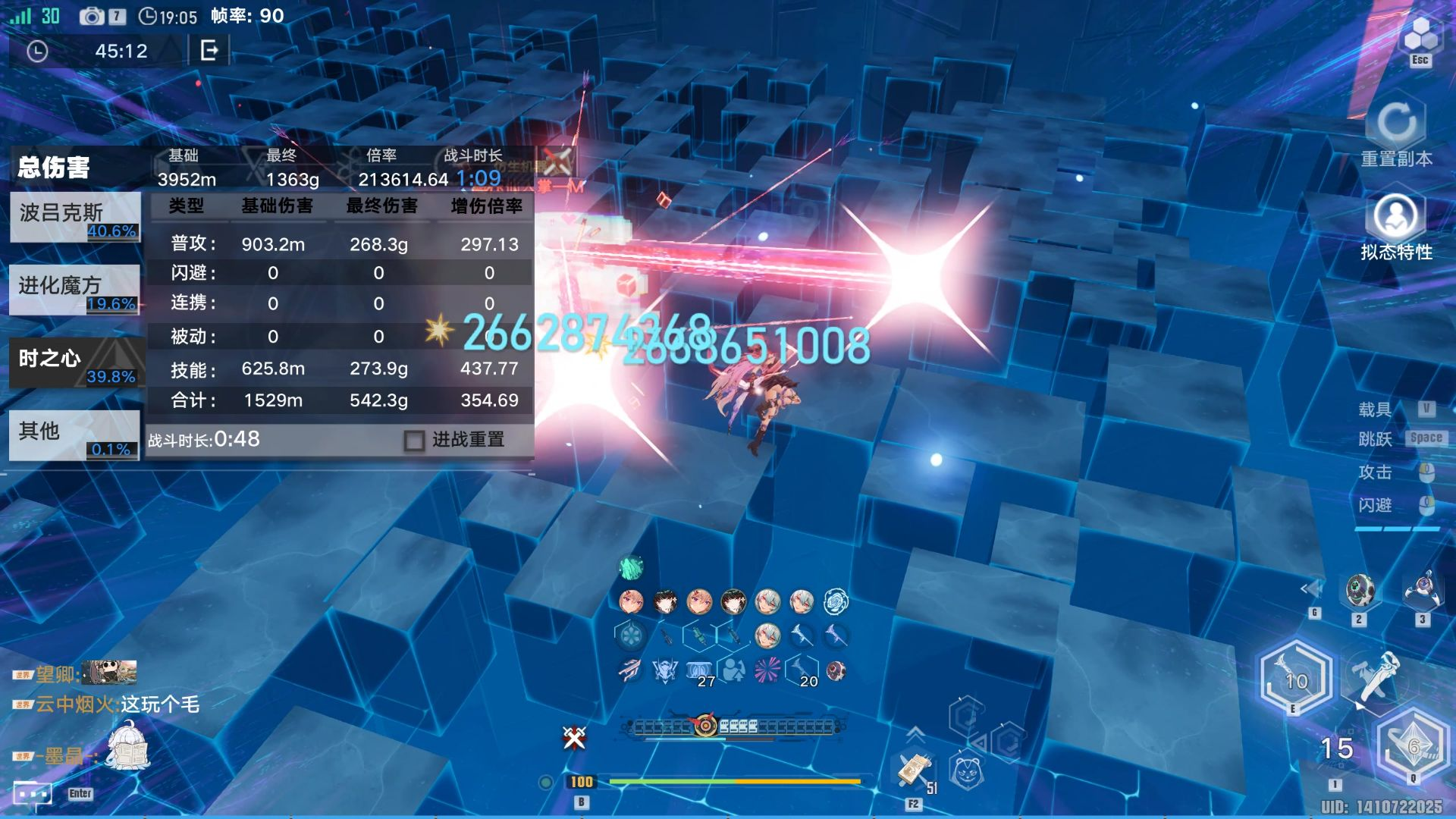Click the exit dungeon door icon
Image resolution: width=1456 pixels, height=819 pixels.
pos(209,51)
